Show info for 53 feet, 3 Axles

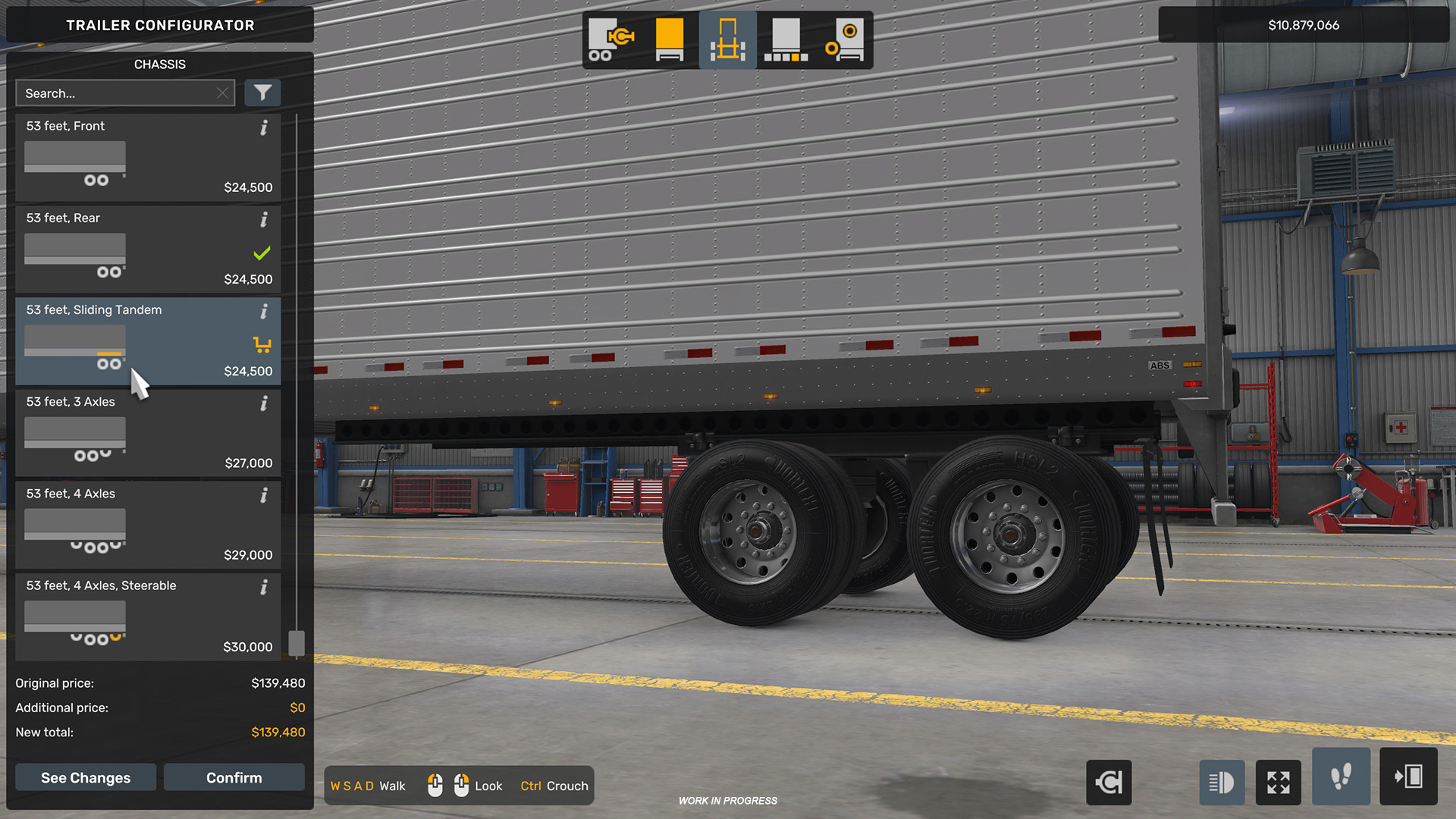pyautogui.click(x=264, y=403)
